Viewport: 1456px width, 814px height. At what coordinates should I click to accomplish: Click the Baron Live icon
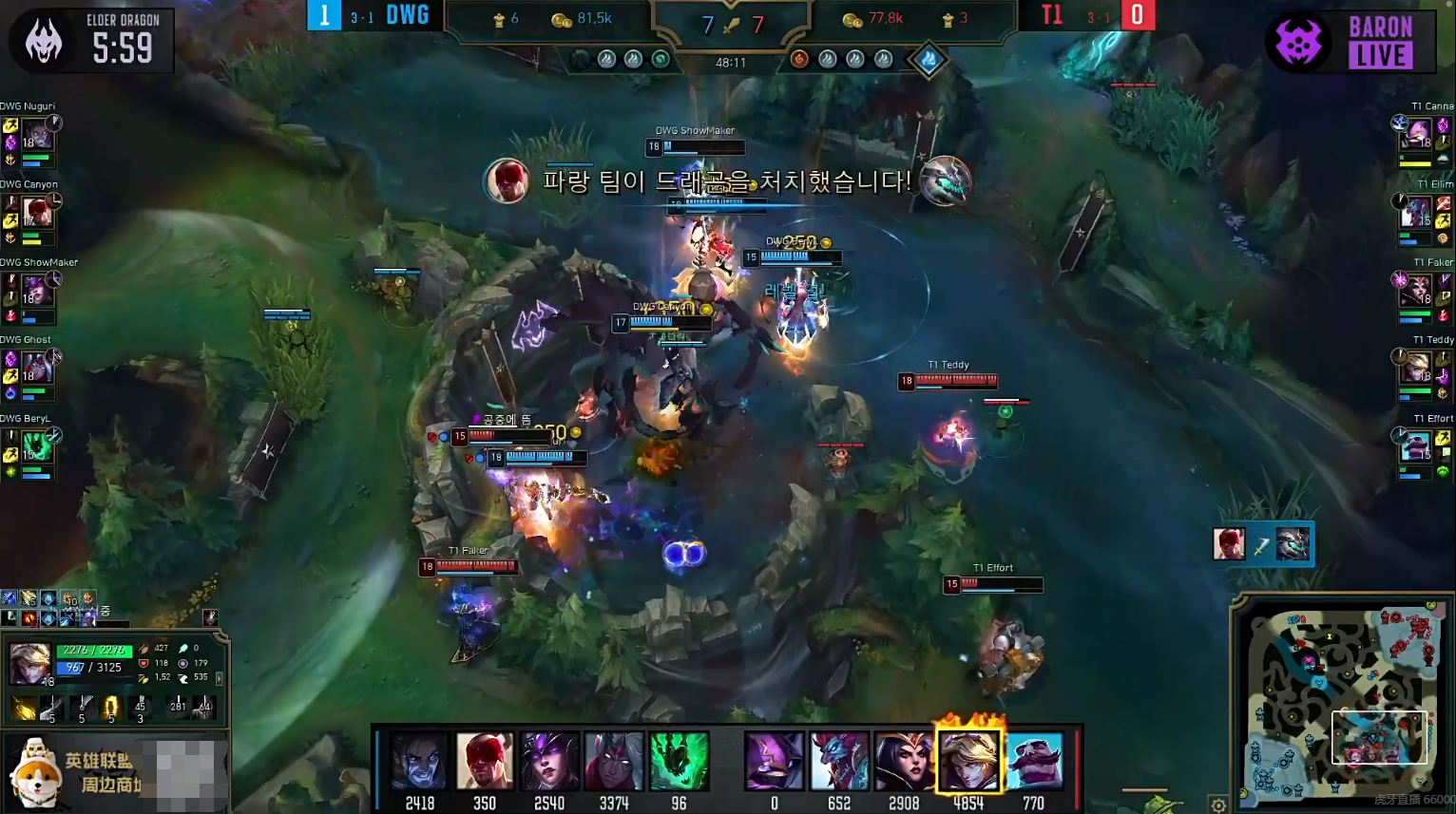[1299, 42]
